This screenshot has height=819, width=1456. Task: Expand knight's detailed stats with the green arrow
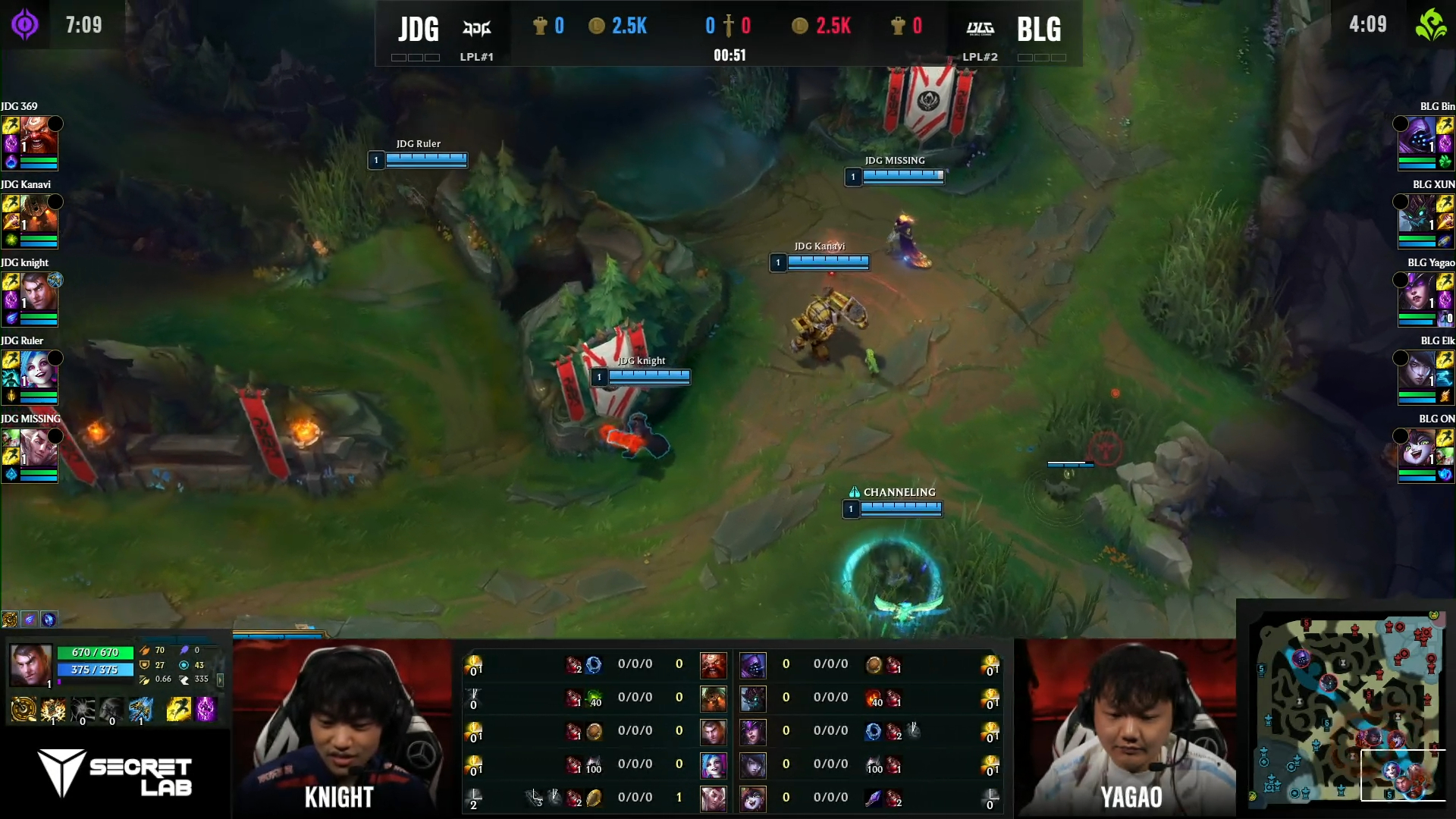(x=221, y=680)
